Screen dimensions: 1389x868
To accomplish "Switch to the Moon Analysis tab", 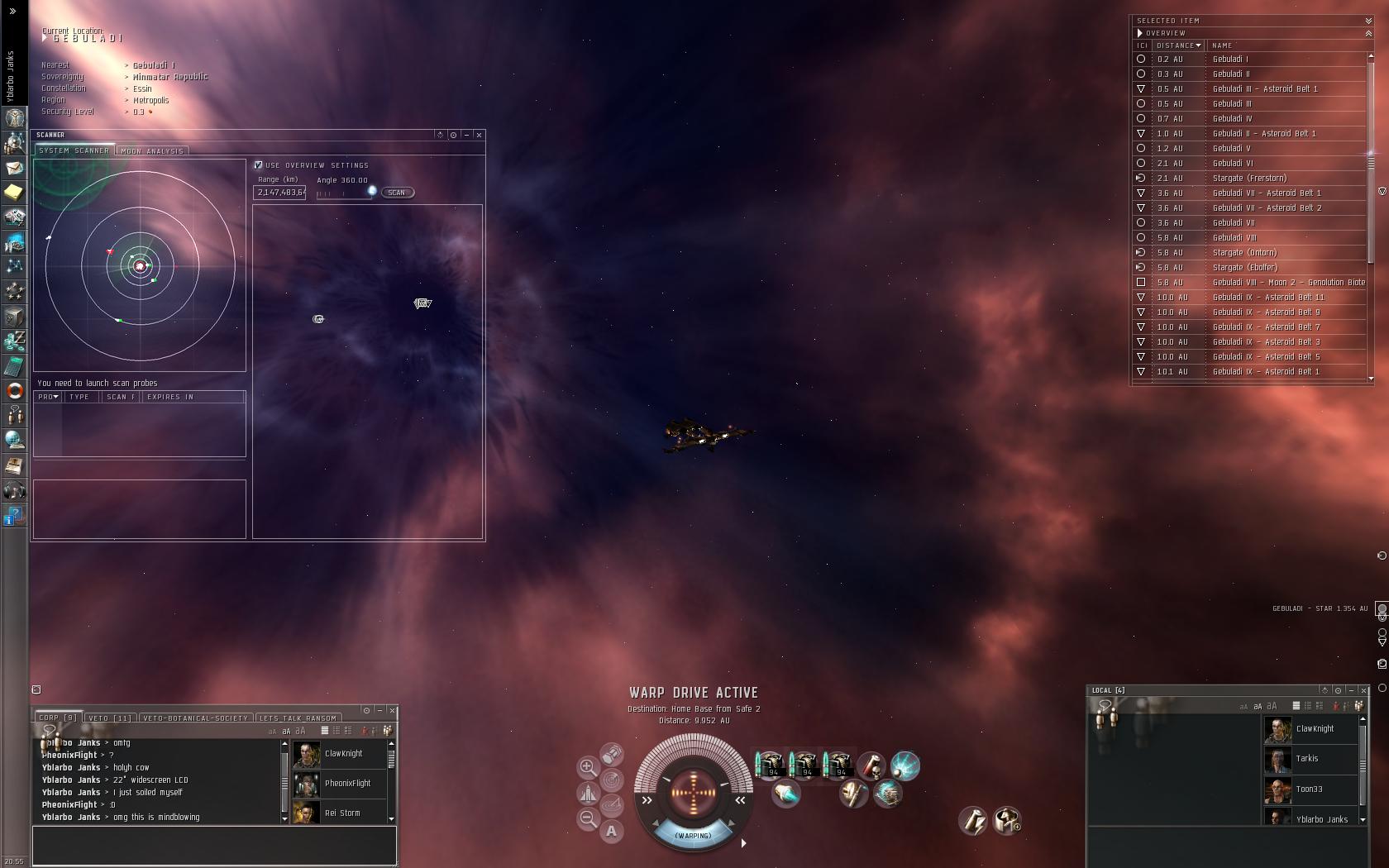I will 152,151.
